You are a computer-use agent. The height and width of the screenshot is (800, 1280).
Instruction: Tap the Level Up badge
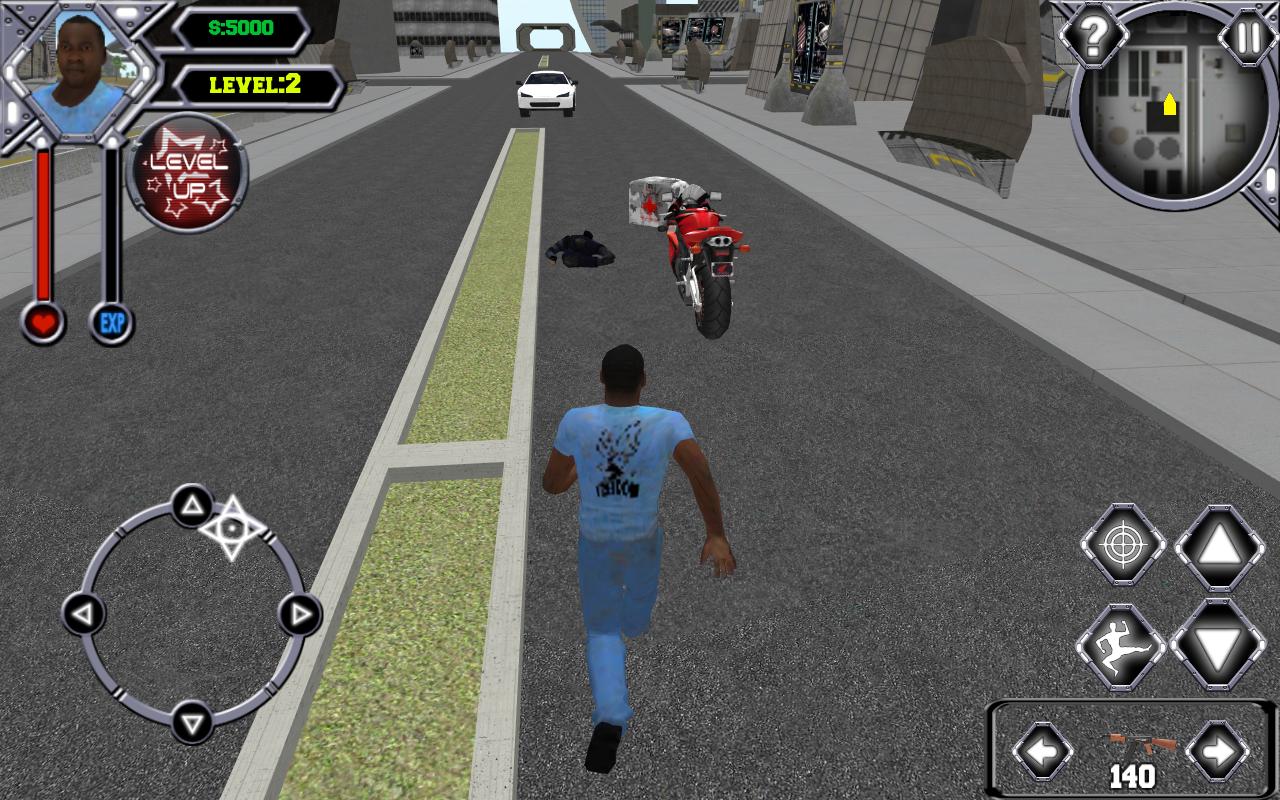tap(188, 173)
